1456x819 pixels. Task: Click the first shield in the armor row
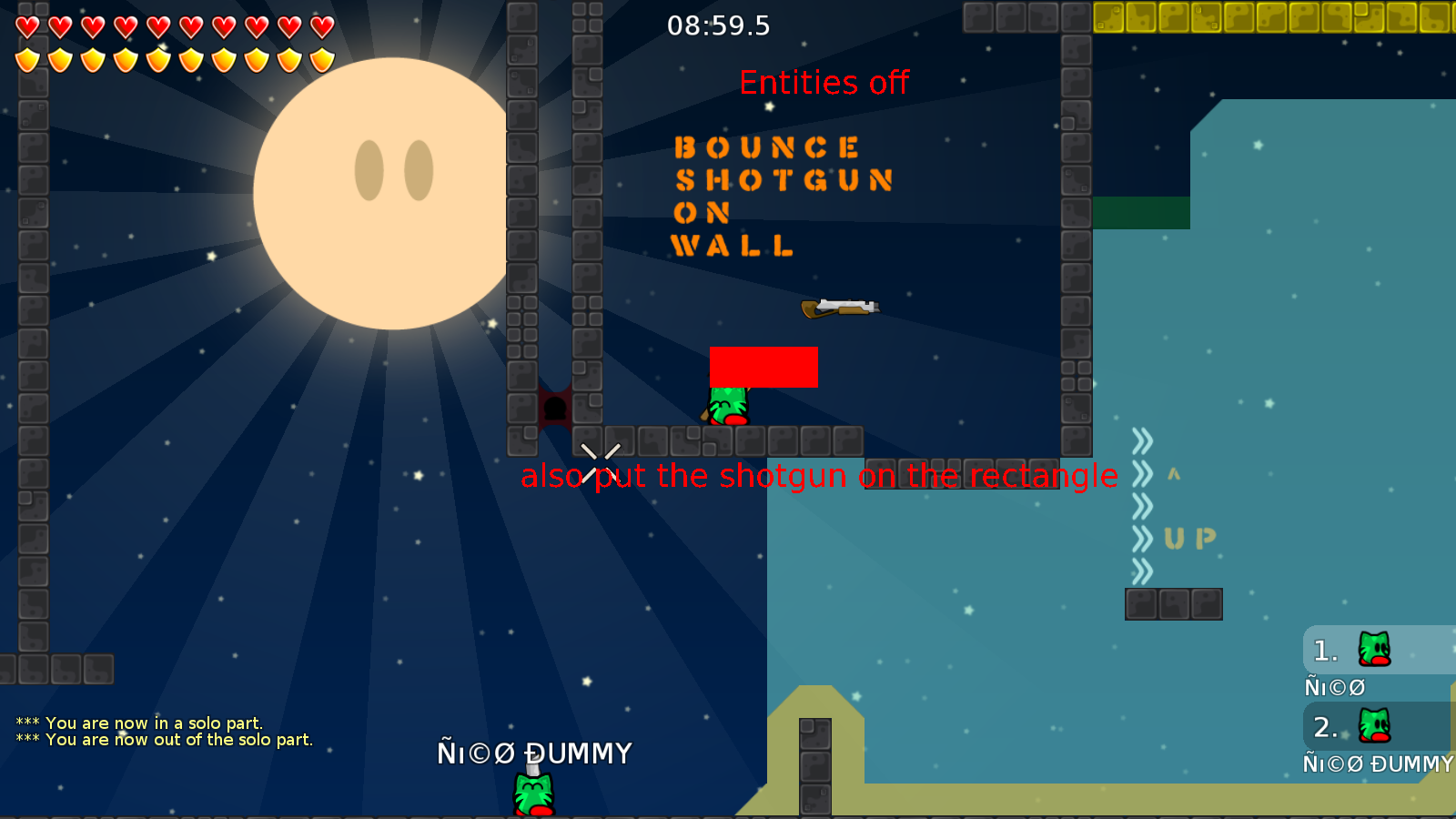26,56
